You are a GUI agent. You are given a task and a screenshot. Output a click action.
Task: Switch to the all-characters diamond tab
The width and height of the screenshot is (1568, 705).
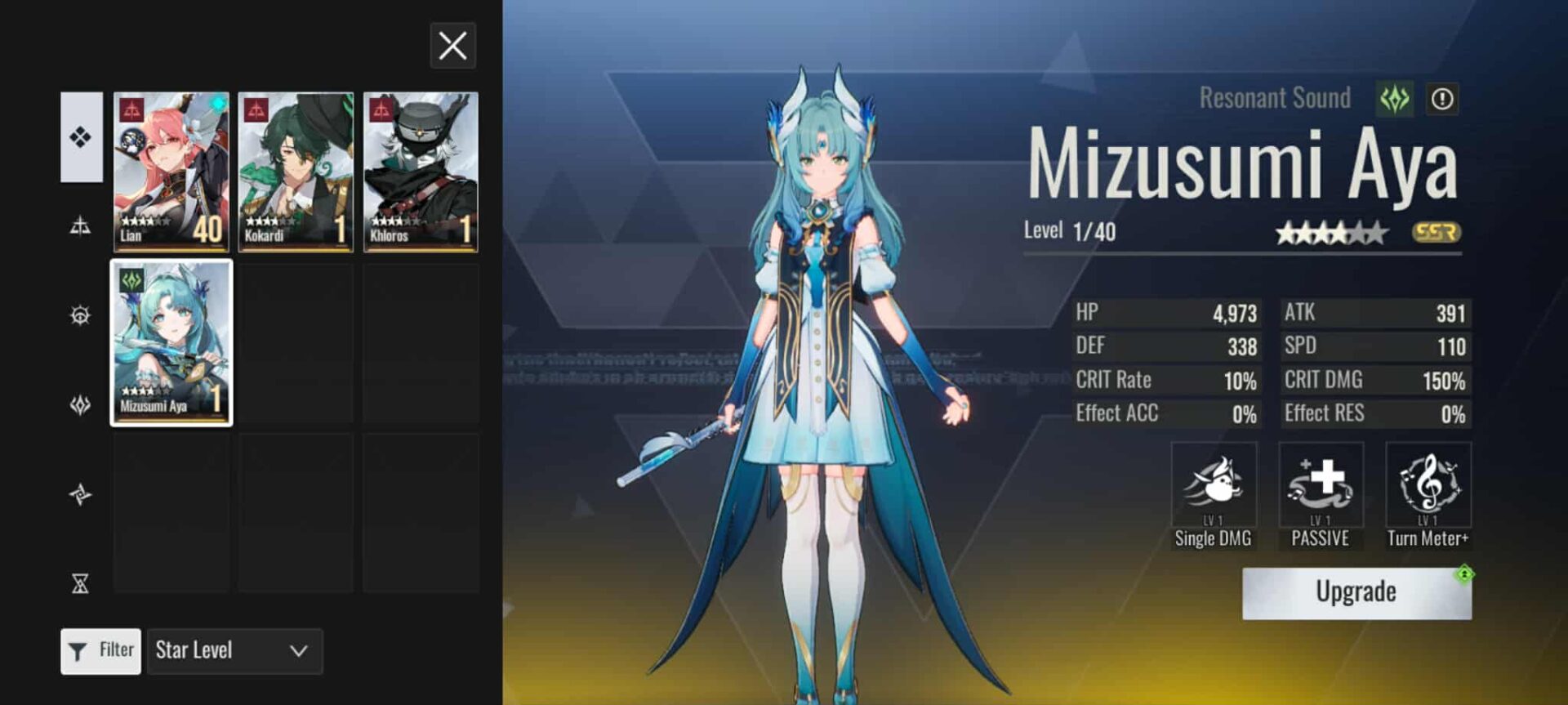coord(81,136)
